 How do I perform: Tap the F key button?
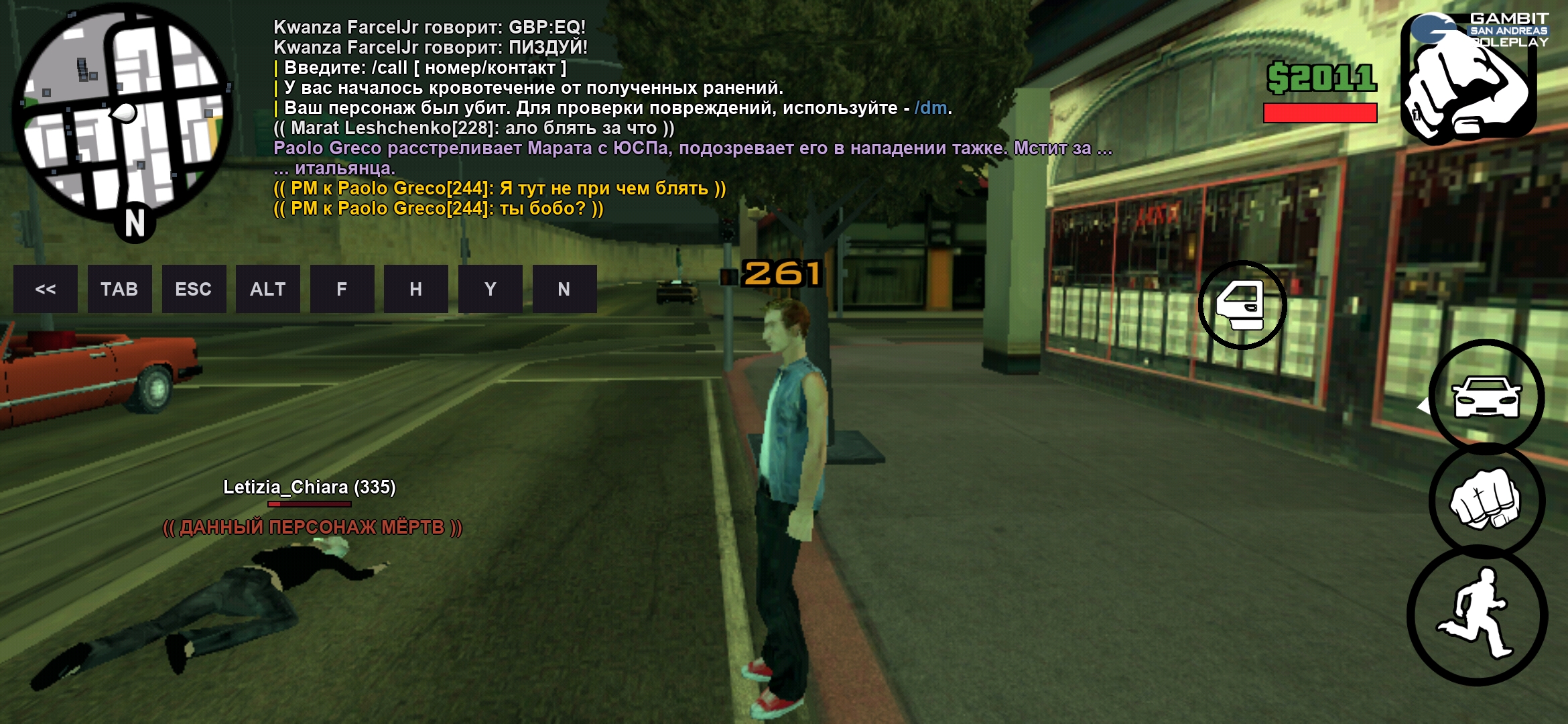point(342,289)
